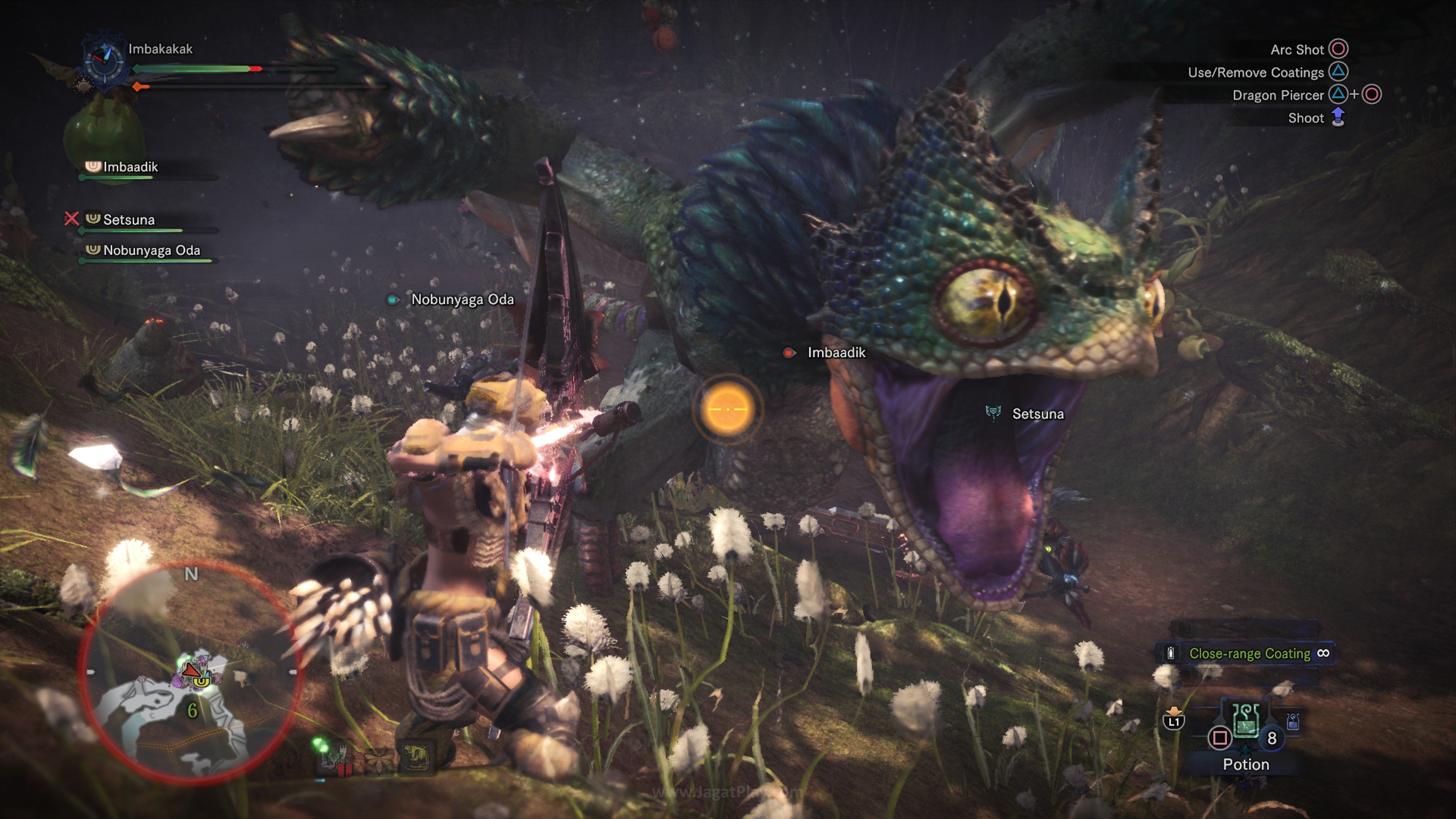Choose the Close-range Coating entry

click(x=1249, y=653)
